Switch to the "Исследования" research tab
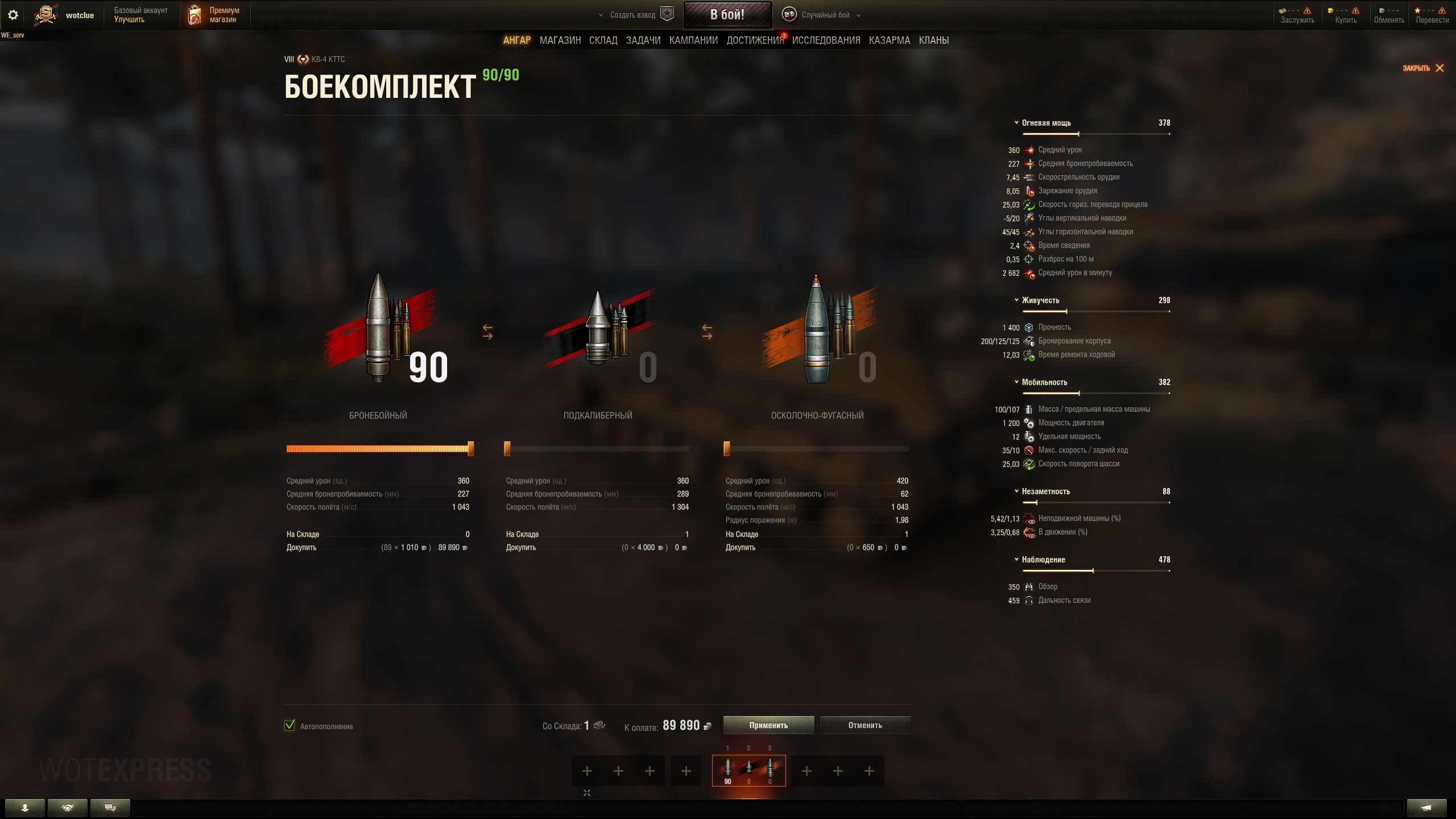The height and width of the screenshot is (819, 1456). point(826,40)
